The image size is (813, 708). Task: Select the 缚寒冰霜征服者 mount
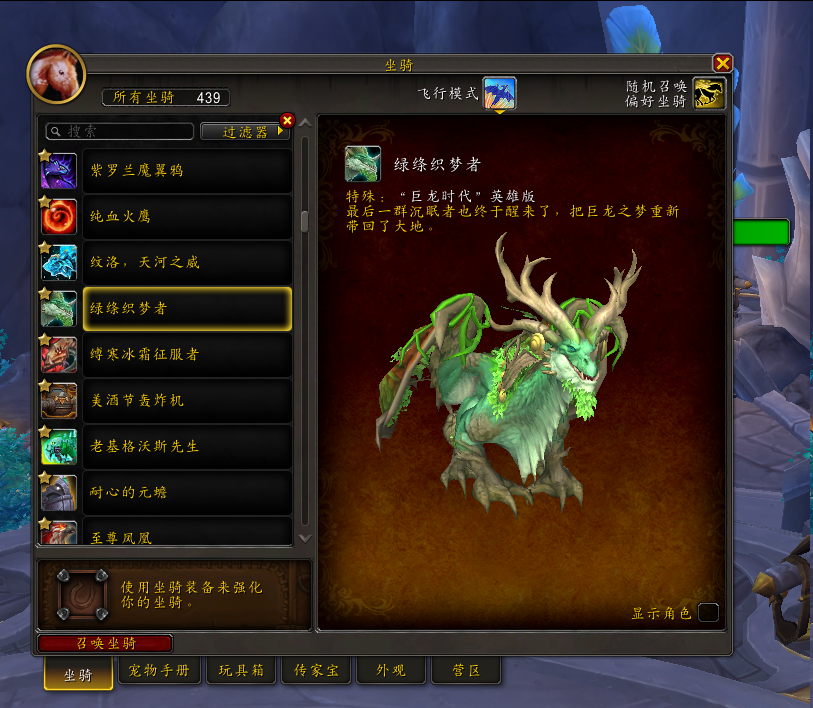187,354
